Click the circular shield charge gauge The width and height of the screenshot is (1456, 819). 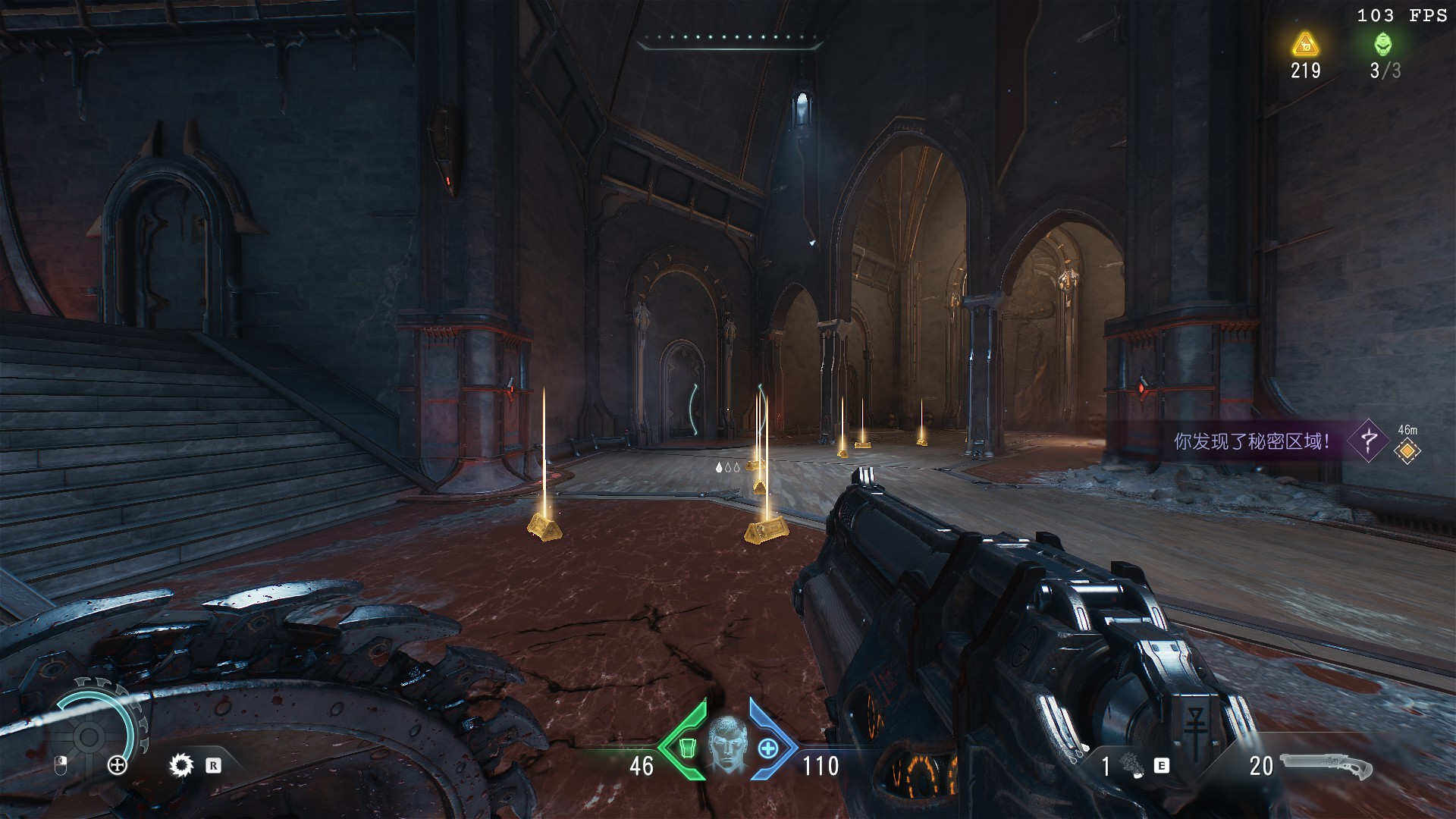tap(89, 734)
